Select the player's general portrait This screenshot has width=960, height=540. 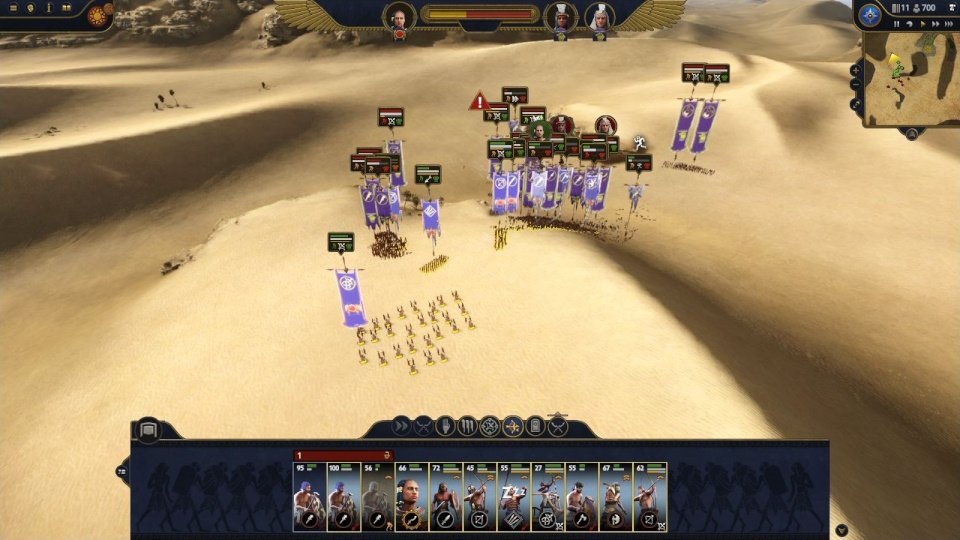[399, 16]
